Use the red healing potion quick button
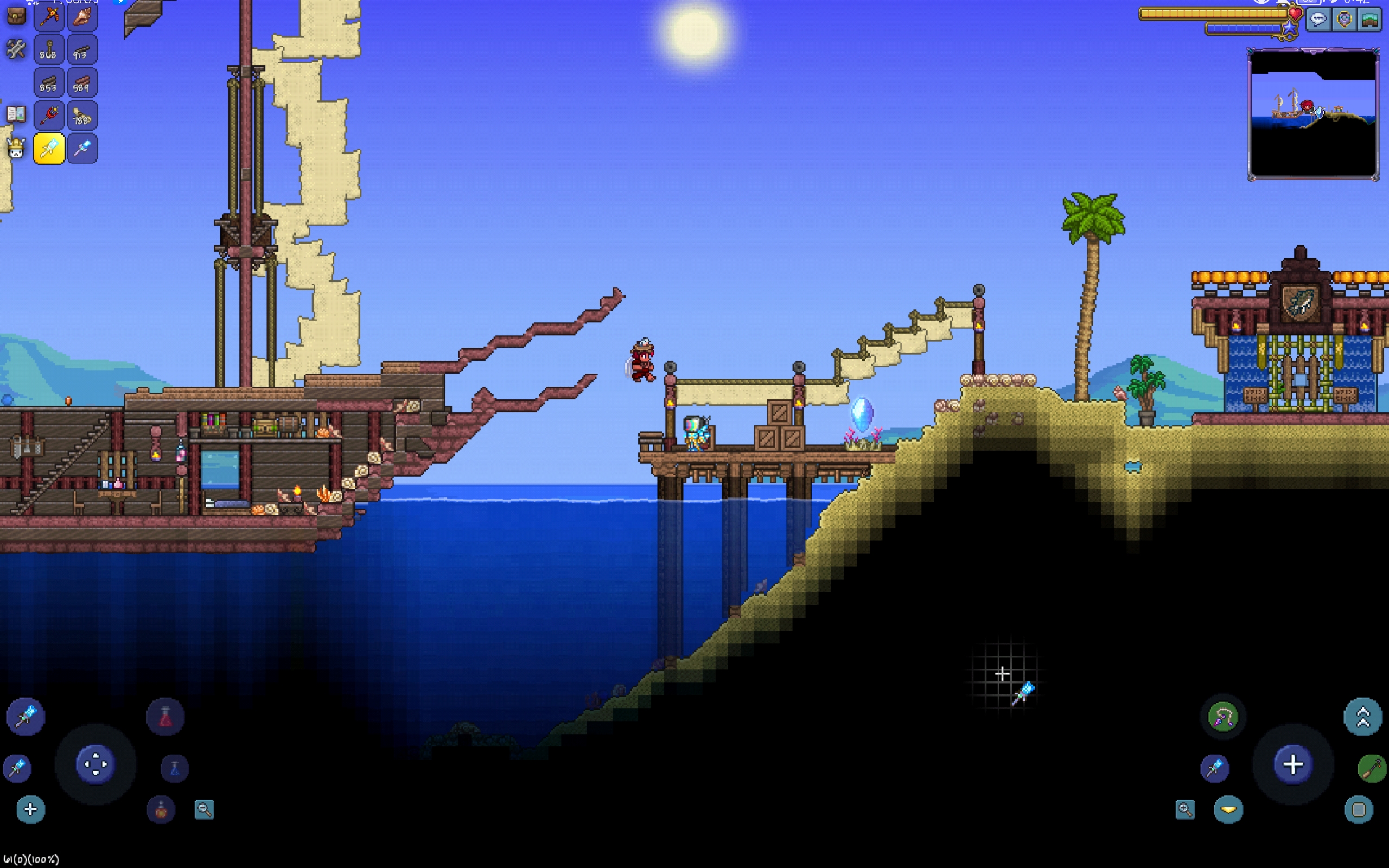 [x=165, y=717]
